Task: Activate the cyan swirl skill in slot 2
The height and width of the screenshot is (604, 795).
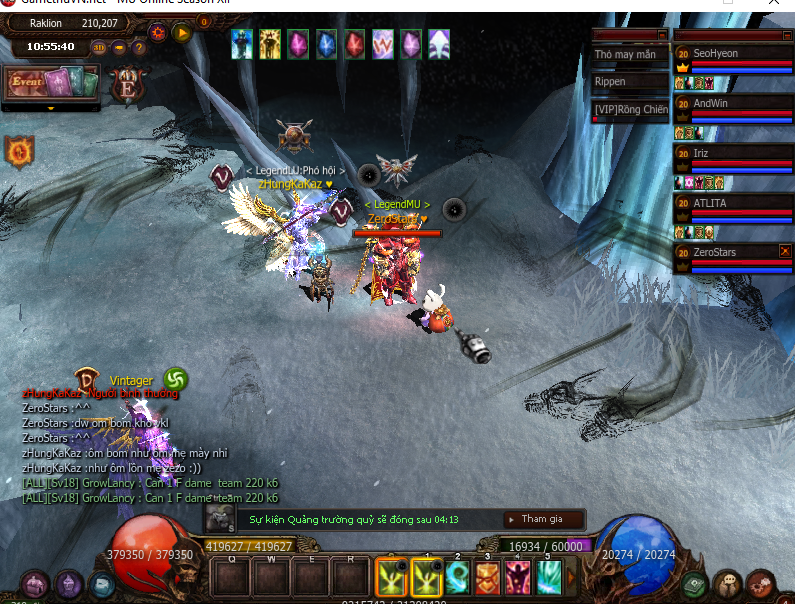Action: pos(458,577)
